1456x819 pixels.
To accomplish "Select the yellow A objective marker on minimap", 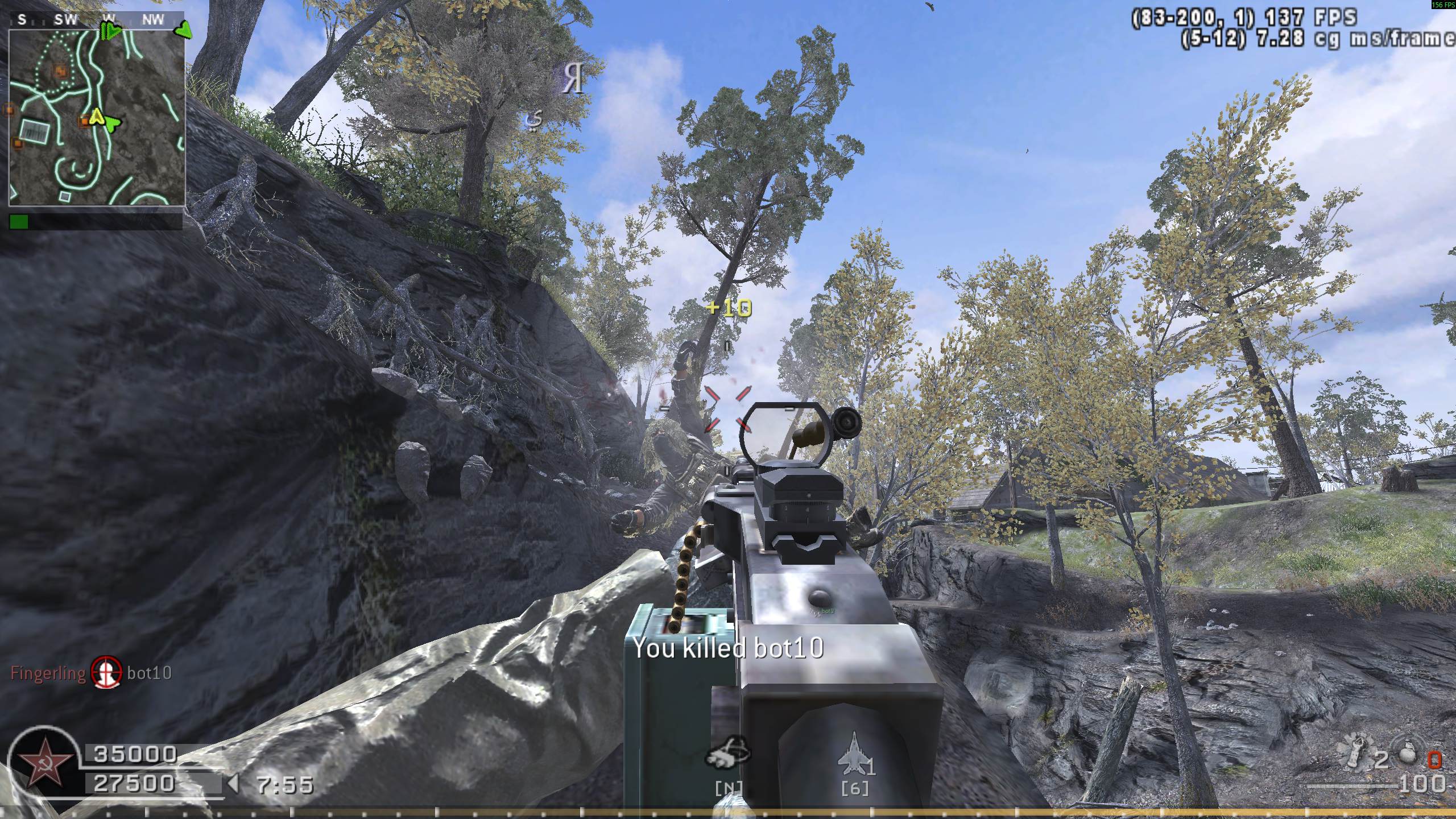I will (96, 117).
